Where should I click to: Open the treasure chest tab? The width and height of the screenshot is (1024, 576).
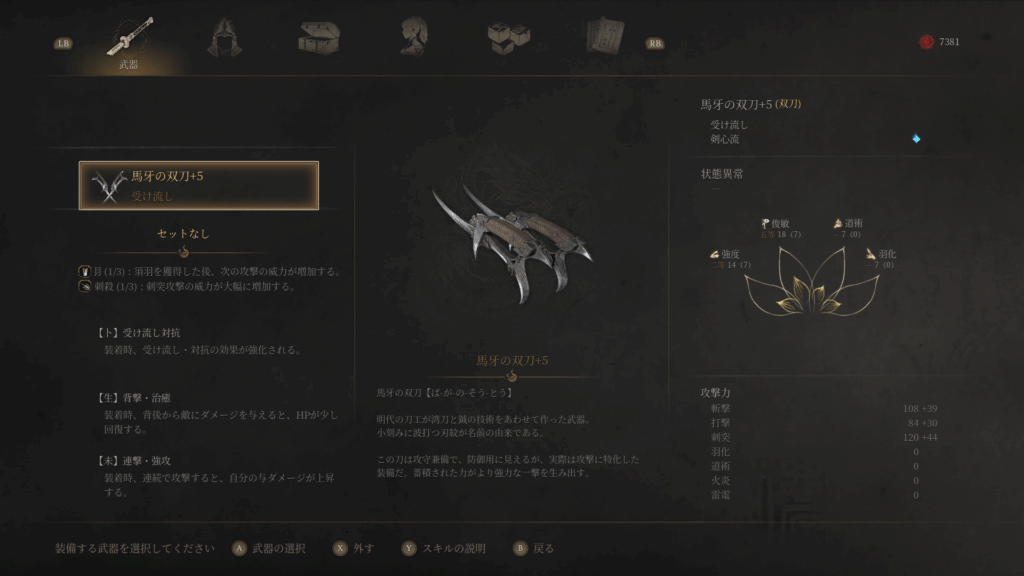318,38
